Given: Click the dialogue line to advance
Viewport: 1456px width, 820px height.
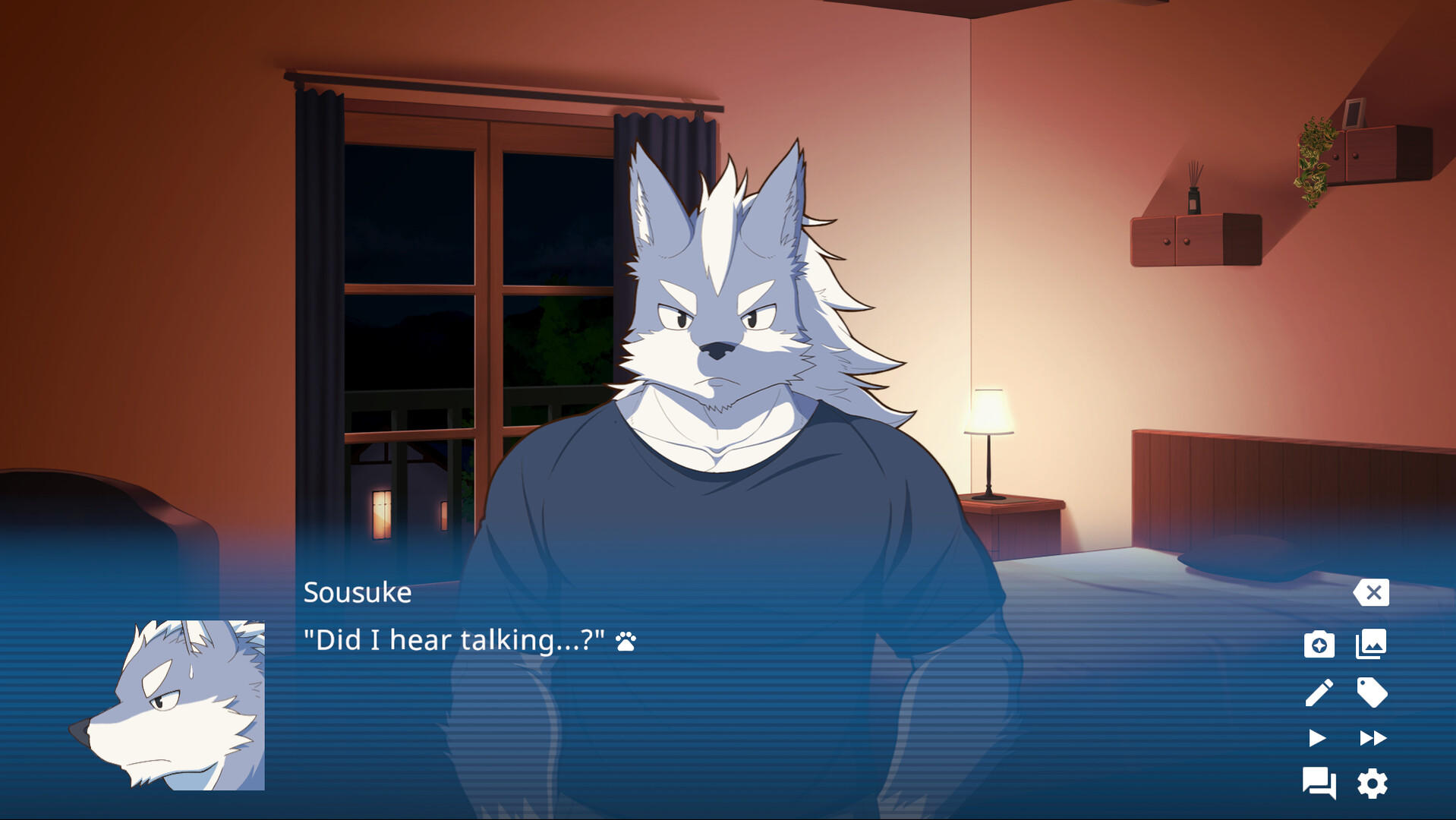Looking at the screenshot, I should pyautogui.click(x=454, y=640).
